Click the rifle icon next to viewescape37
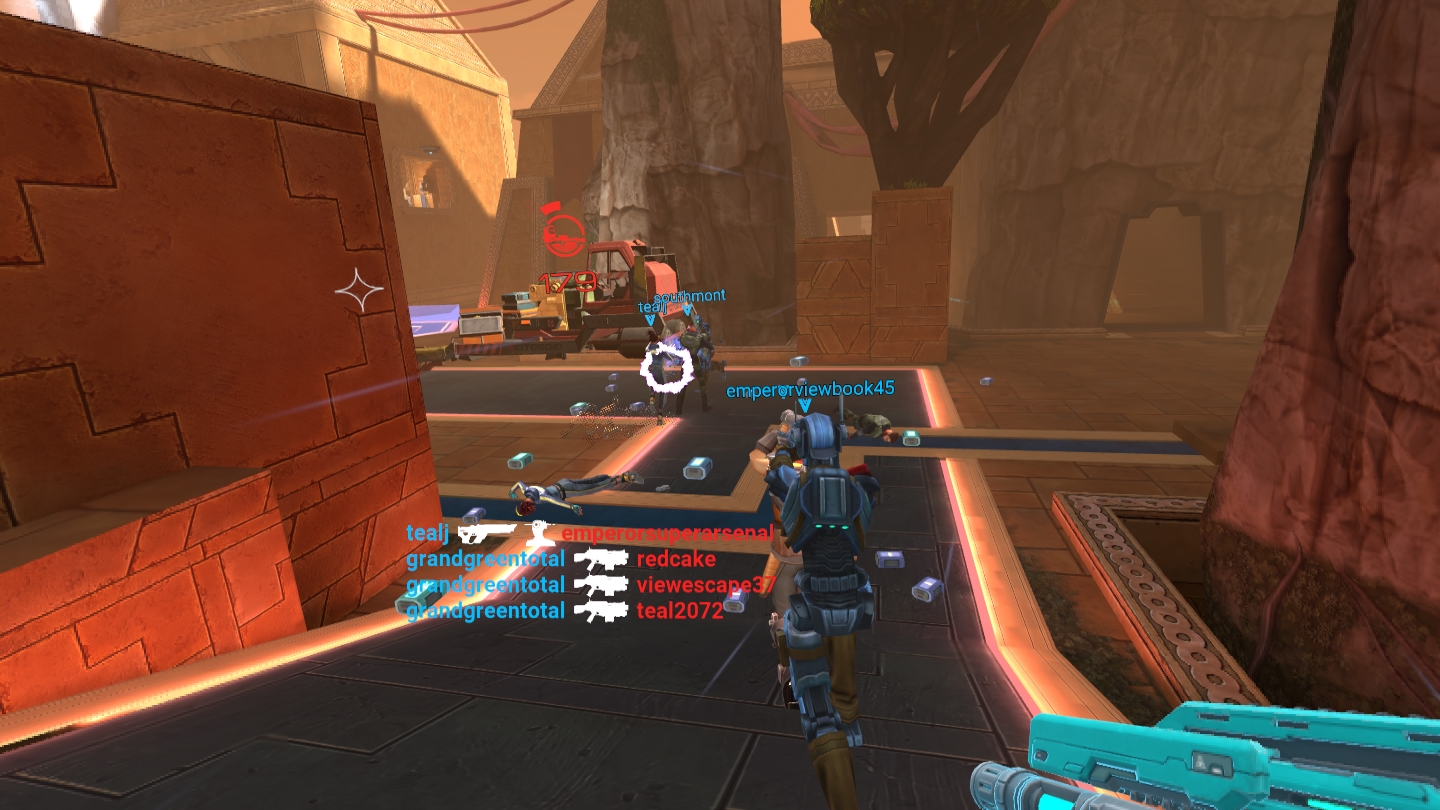Image resolution: width=1440 pixels, height=810 pixels. point(603,584)
